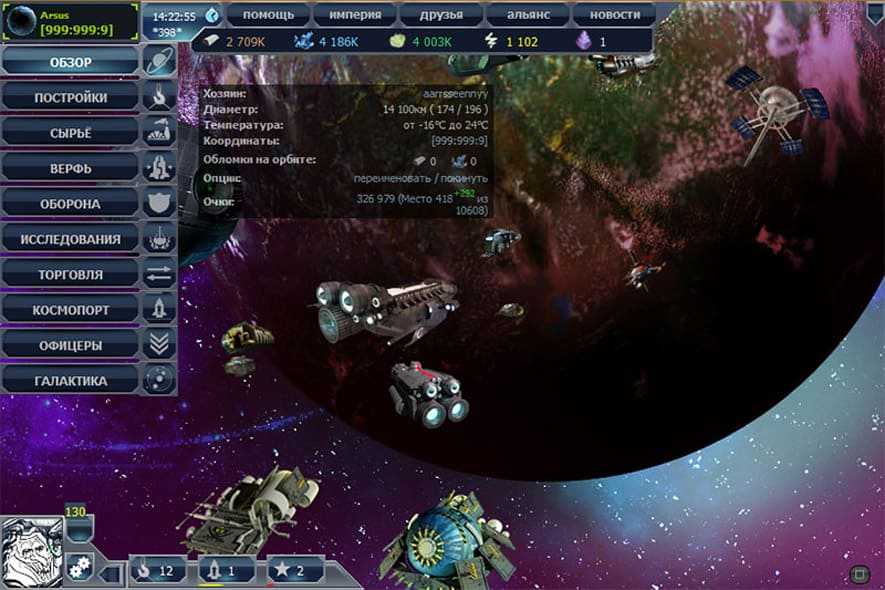Show the ИССЛЕДОВАНИЯ research menu
Viewport: 885px width, 590px height.
(x=71, y=239)
